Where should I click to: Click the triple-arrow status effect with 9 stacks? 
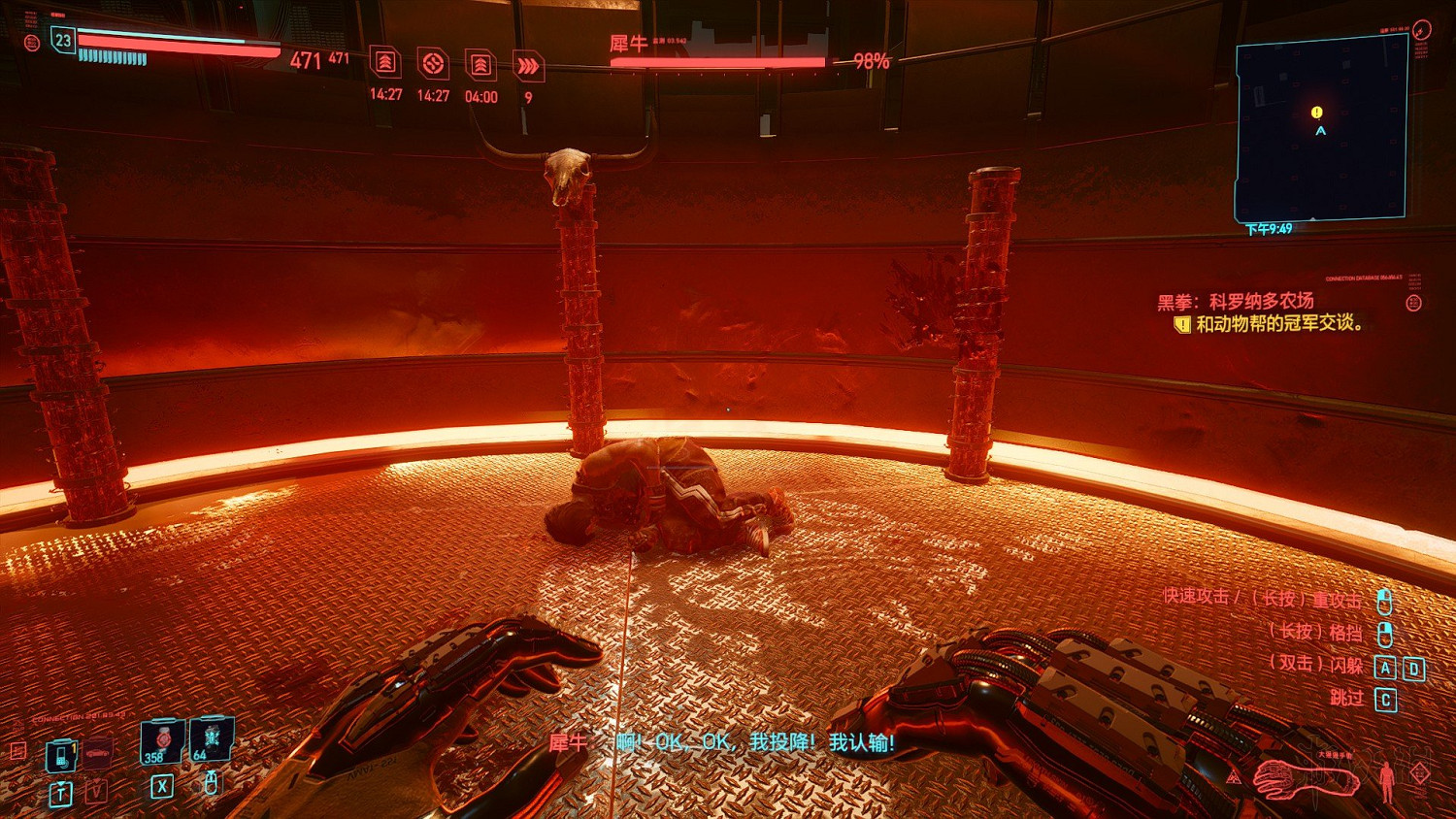[528, 66]
